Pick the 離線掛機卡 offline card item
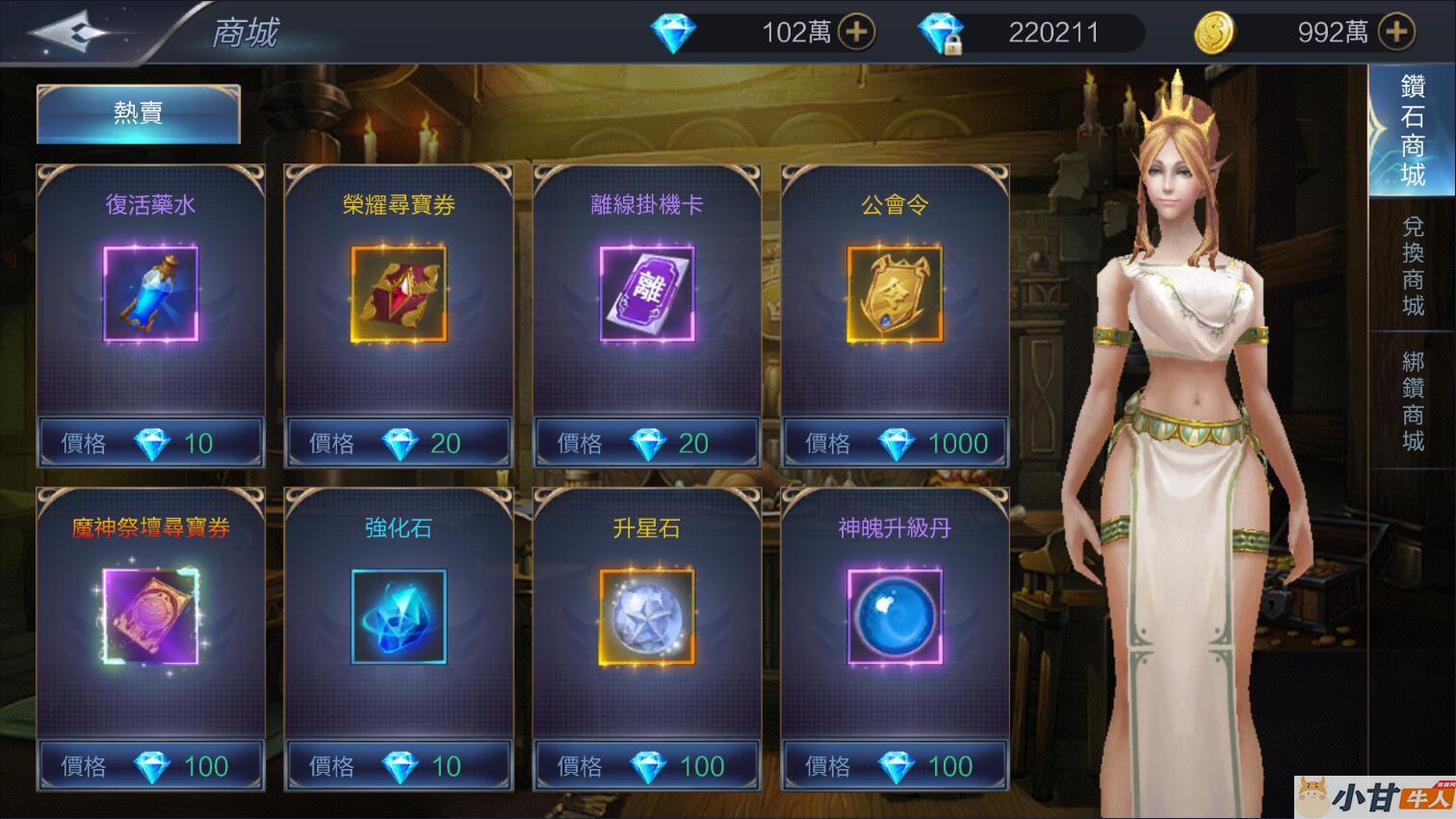 click(x=646, y=294)
